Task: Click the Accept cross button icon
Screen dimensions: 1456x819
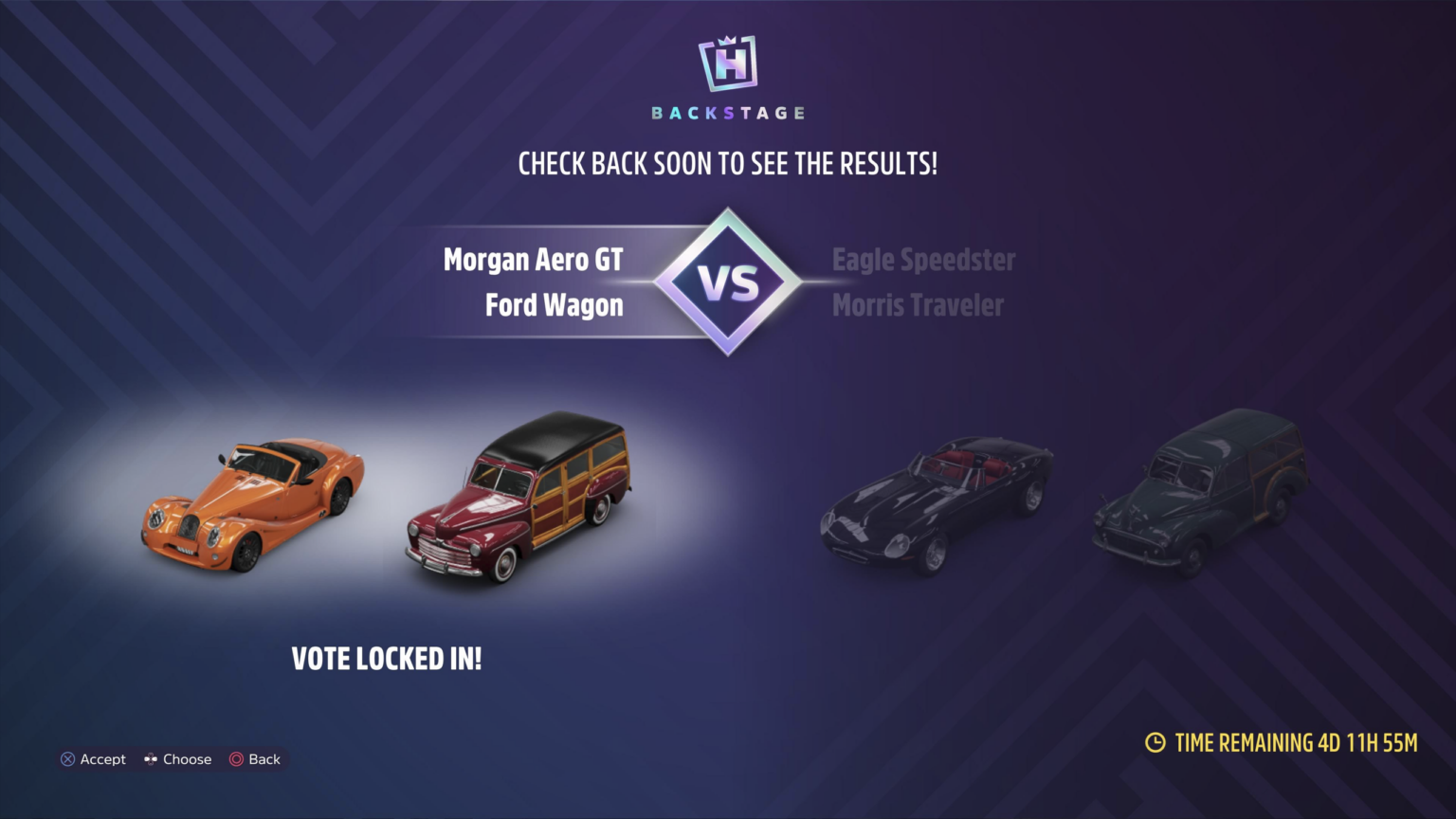Action: click(66, 759)
